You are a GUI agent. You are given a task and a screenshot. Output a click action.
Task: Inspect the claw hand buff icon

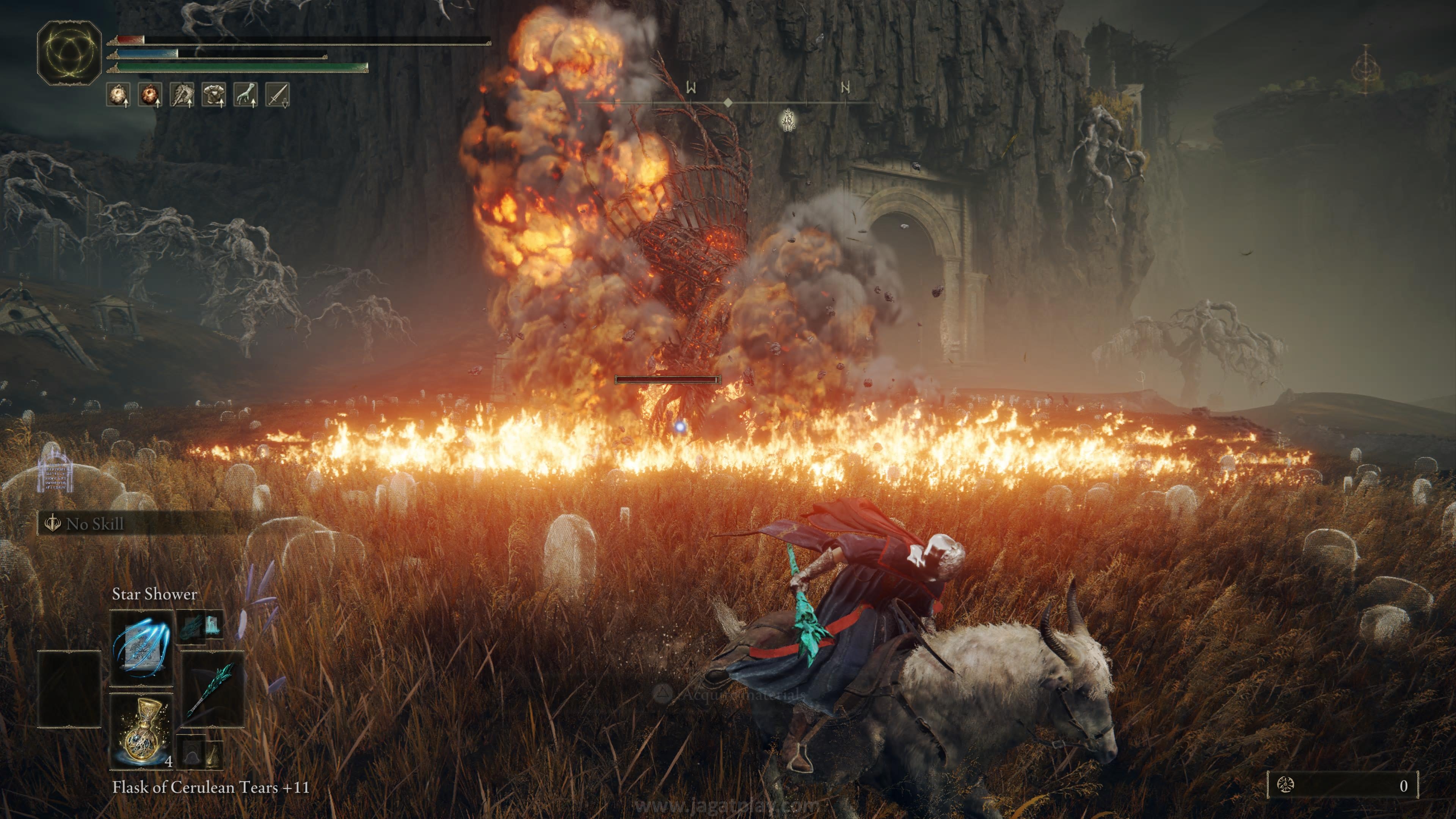[246, 94]
